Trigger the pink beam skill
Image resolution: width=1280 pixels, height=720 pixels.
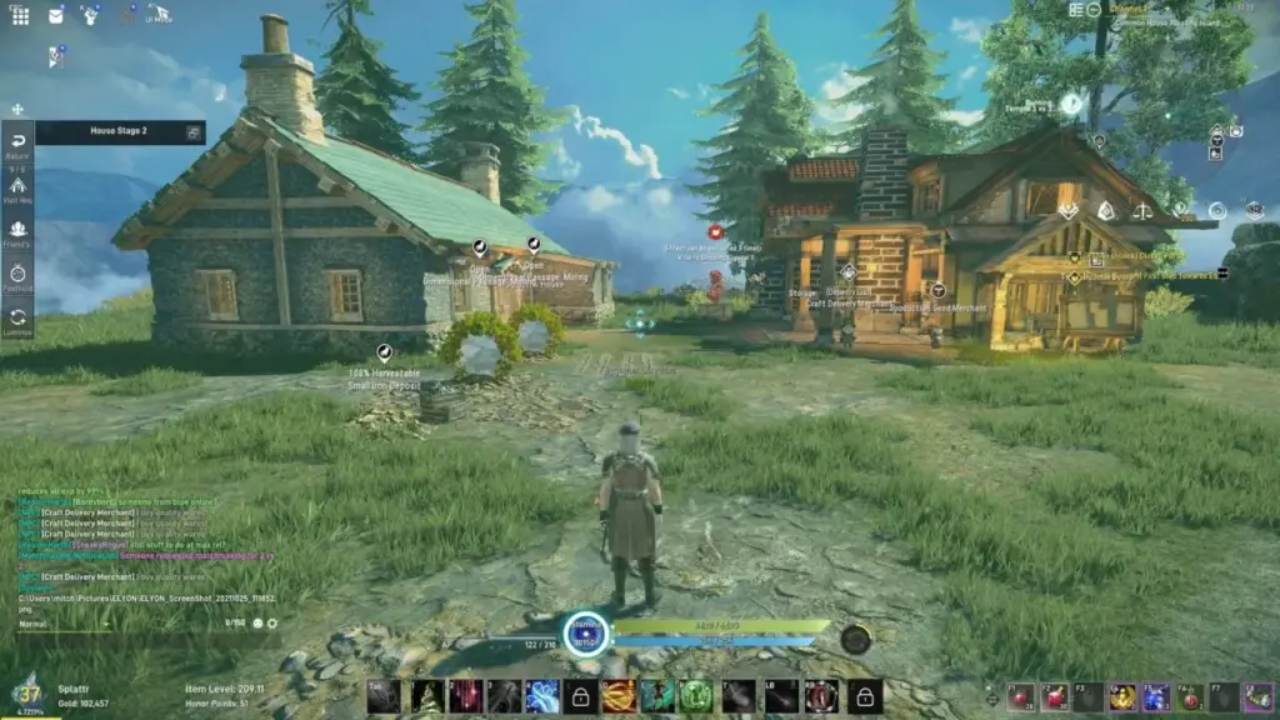point(465,696)
